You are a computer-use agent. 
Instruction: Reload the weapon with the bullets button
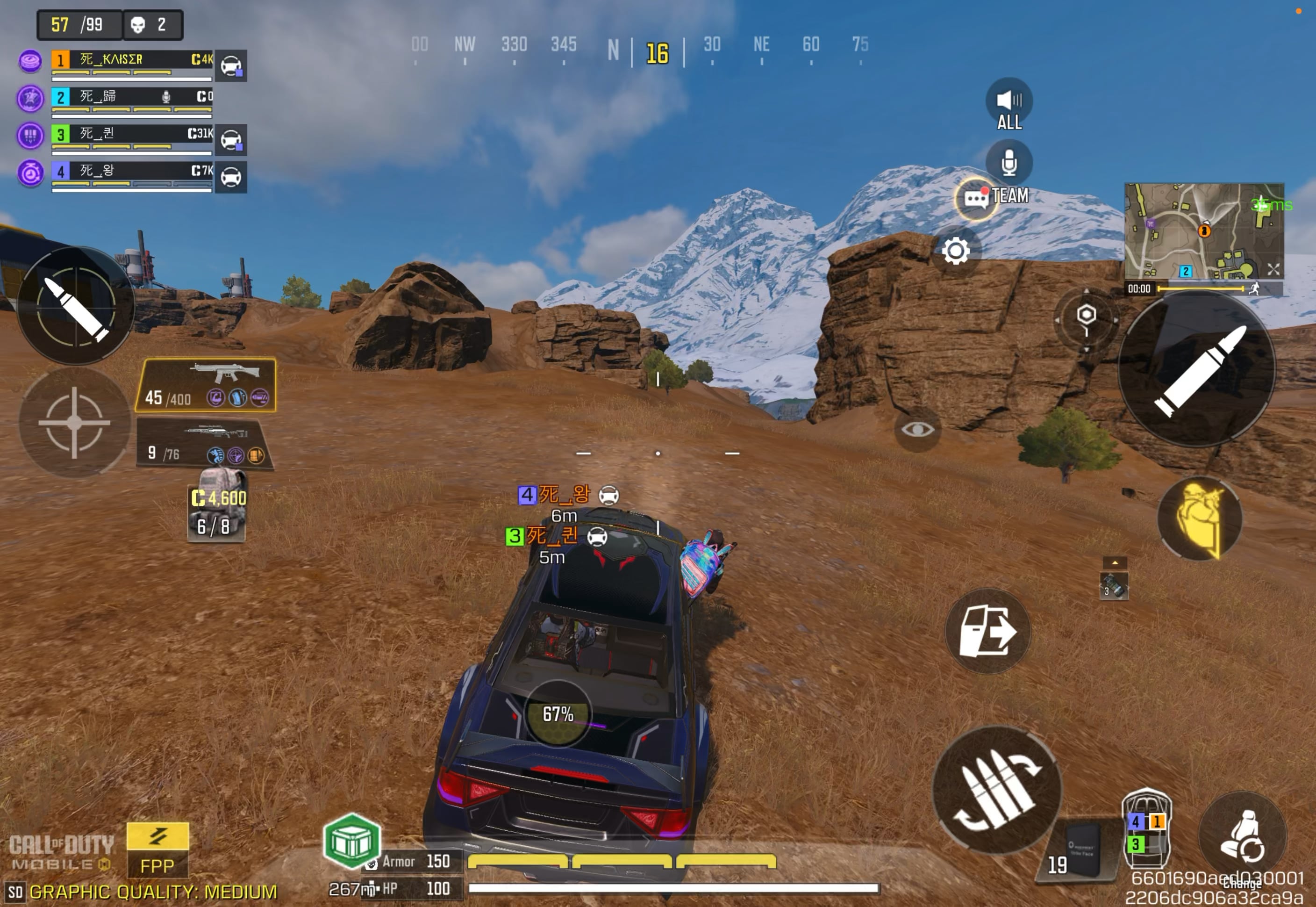[997, 791]
